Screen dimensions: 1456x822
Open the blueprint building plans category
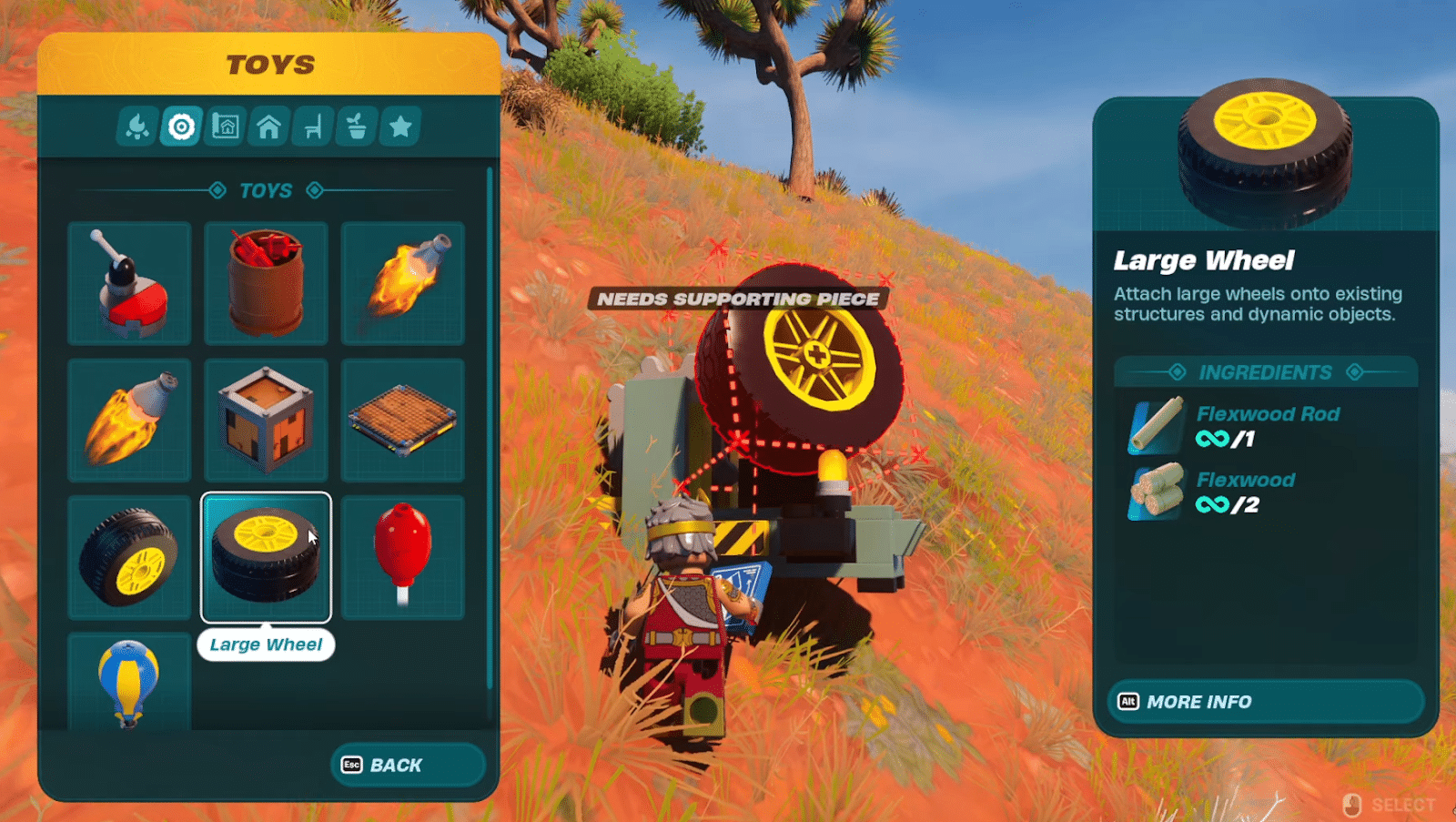click(x=224, y=127)
